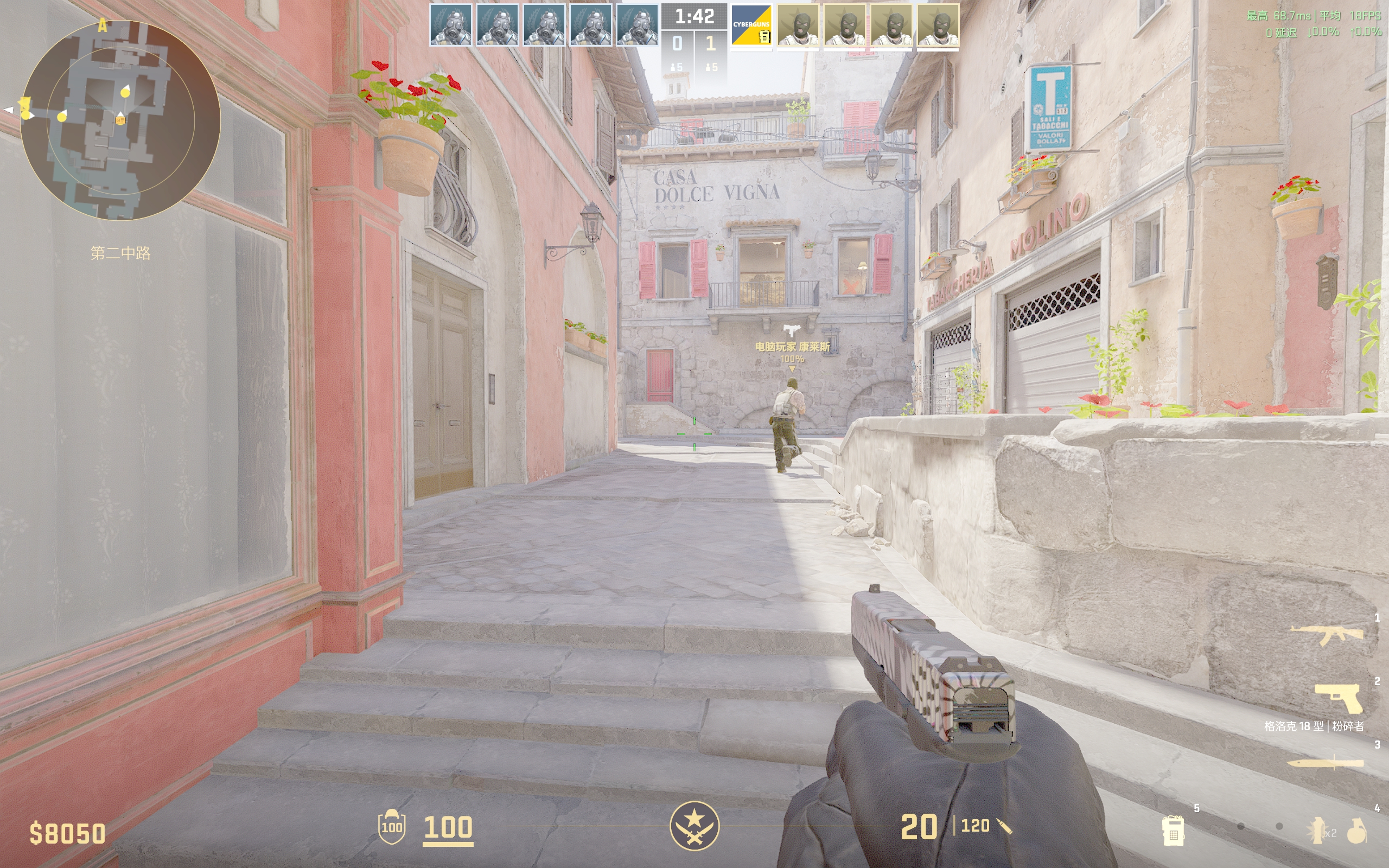Select the first gas-mask CT player avatar
Screen dimensions: 1389x868
tap(450, 25)
